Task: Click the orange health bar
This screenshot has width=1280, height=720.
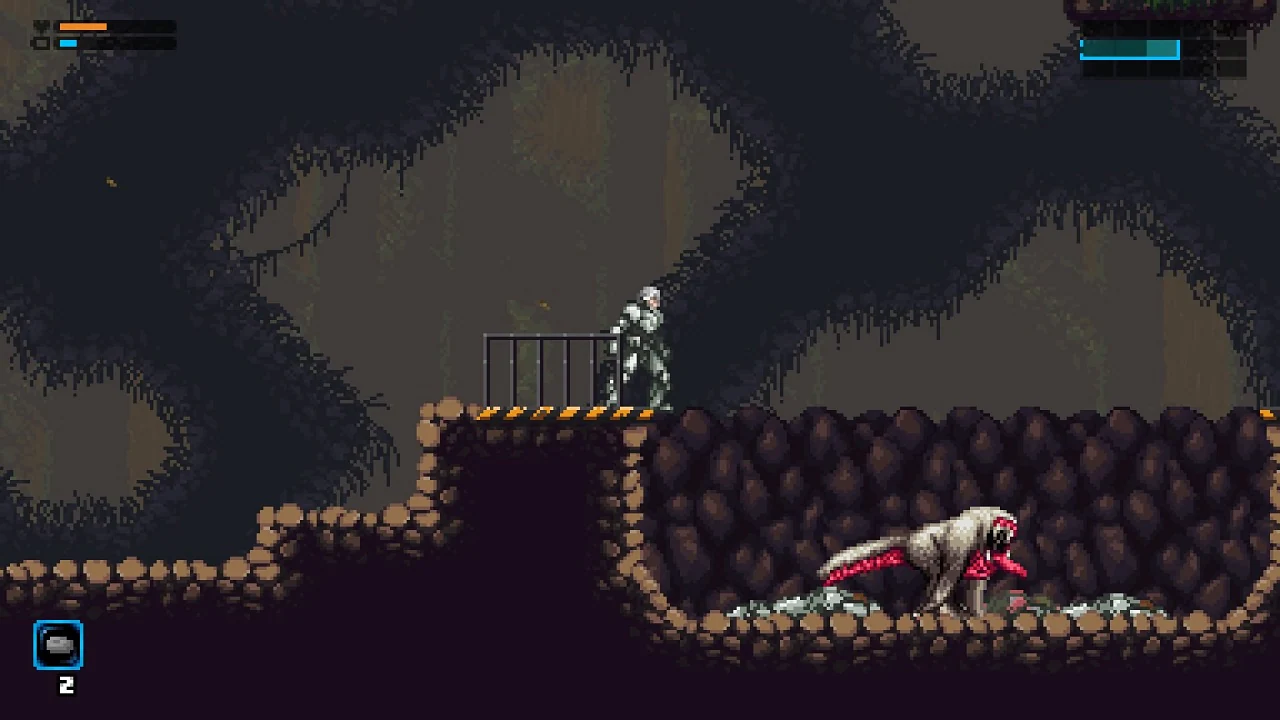Action: (x=83, y=26)
